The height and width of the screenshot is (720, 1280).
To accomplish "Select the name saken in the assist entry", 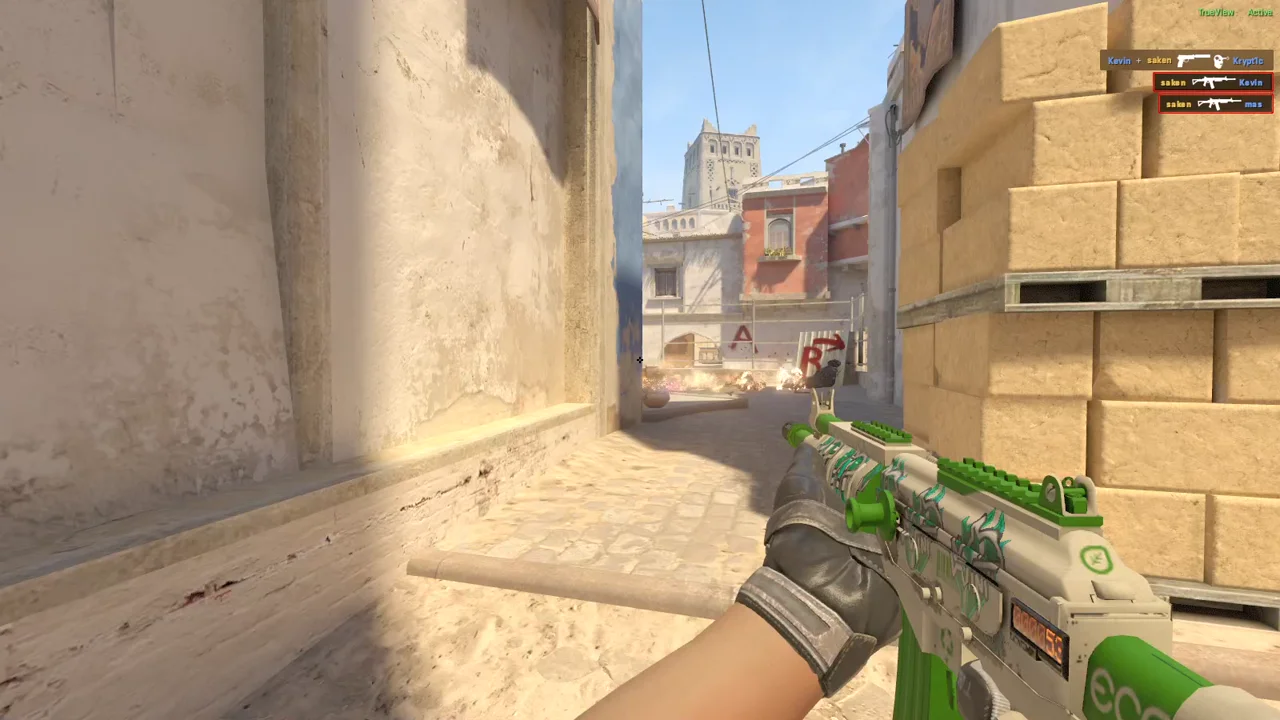I will (1158, 60).
